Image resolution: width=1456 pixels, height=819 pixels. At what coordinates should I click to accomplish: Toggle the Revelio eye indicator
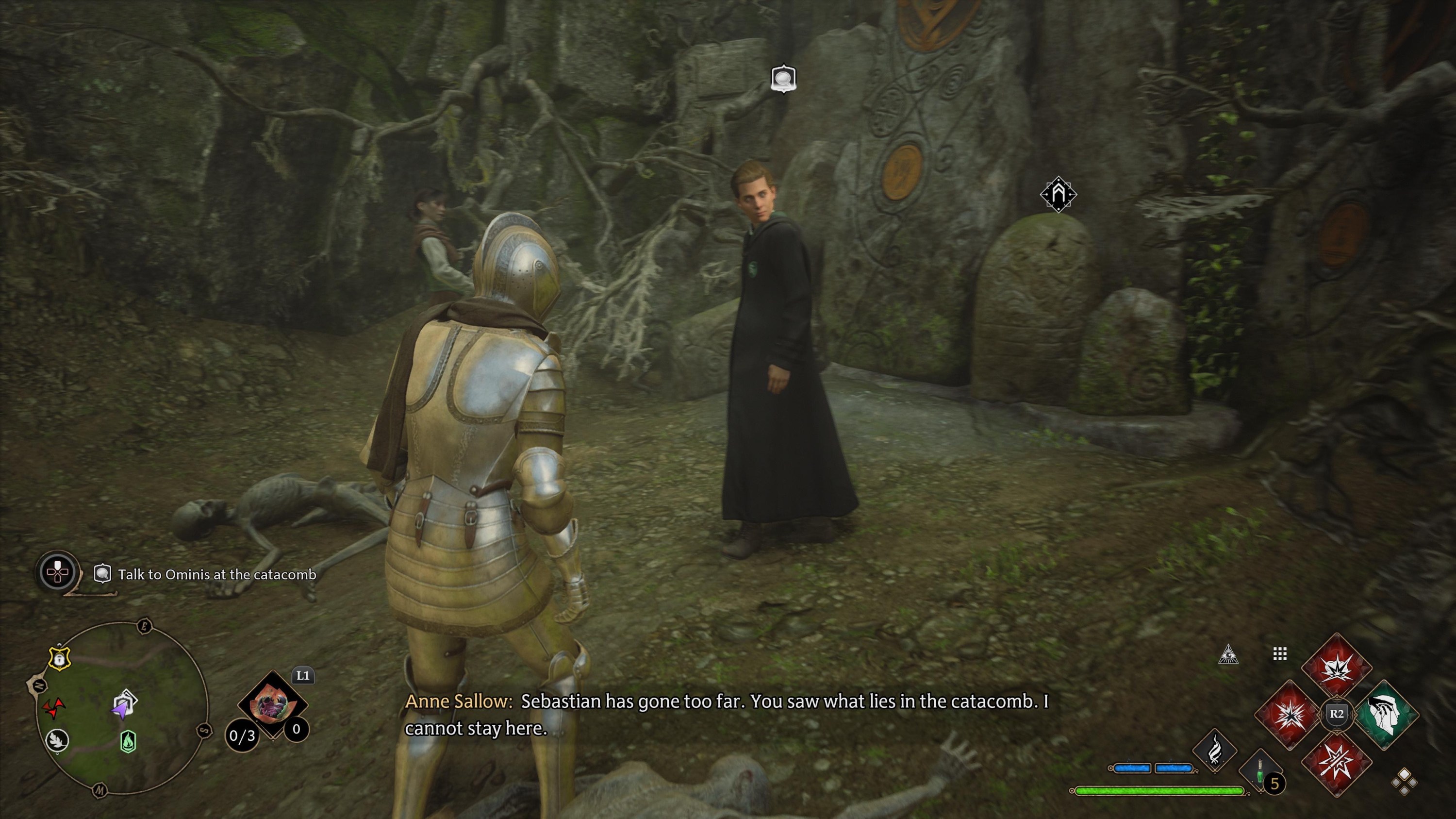tap(1229, 654)
